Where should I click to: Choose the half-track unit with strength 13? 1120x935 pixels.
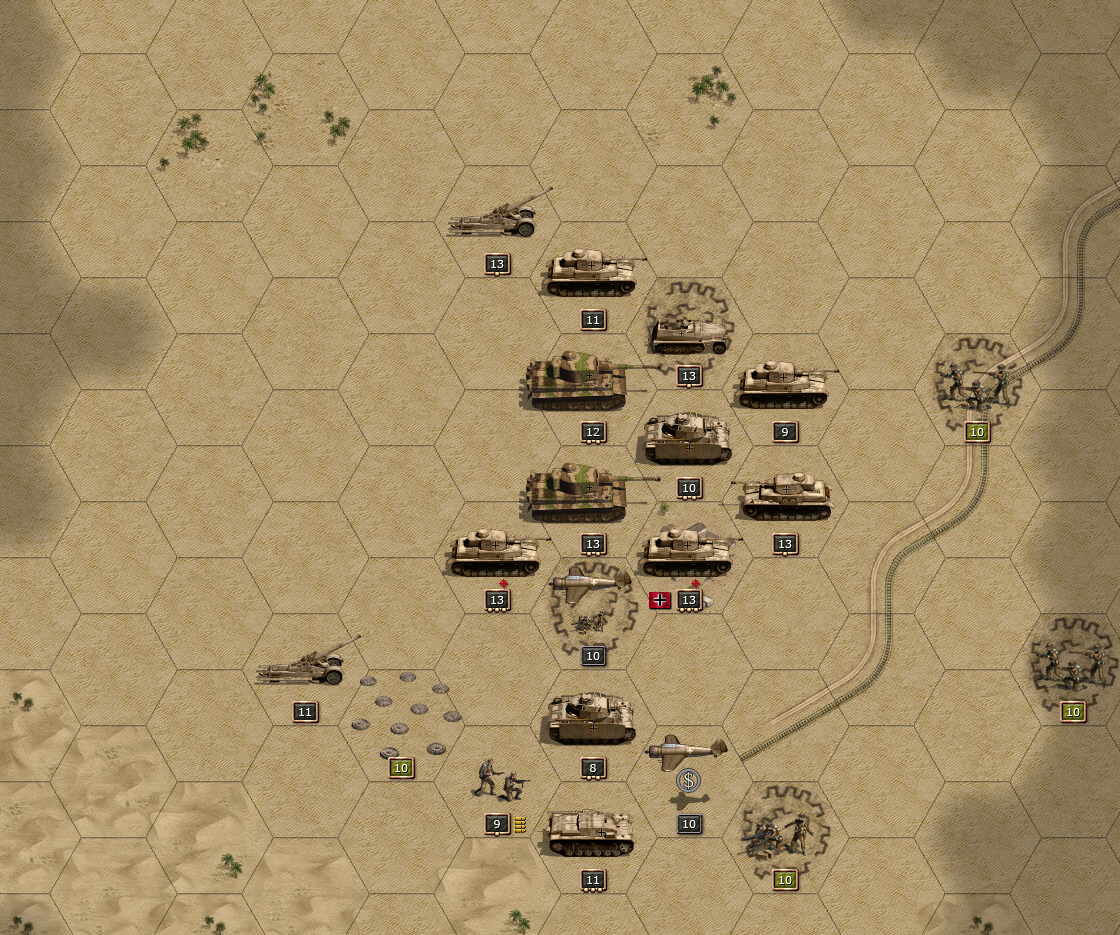coord(688,334)
